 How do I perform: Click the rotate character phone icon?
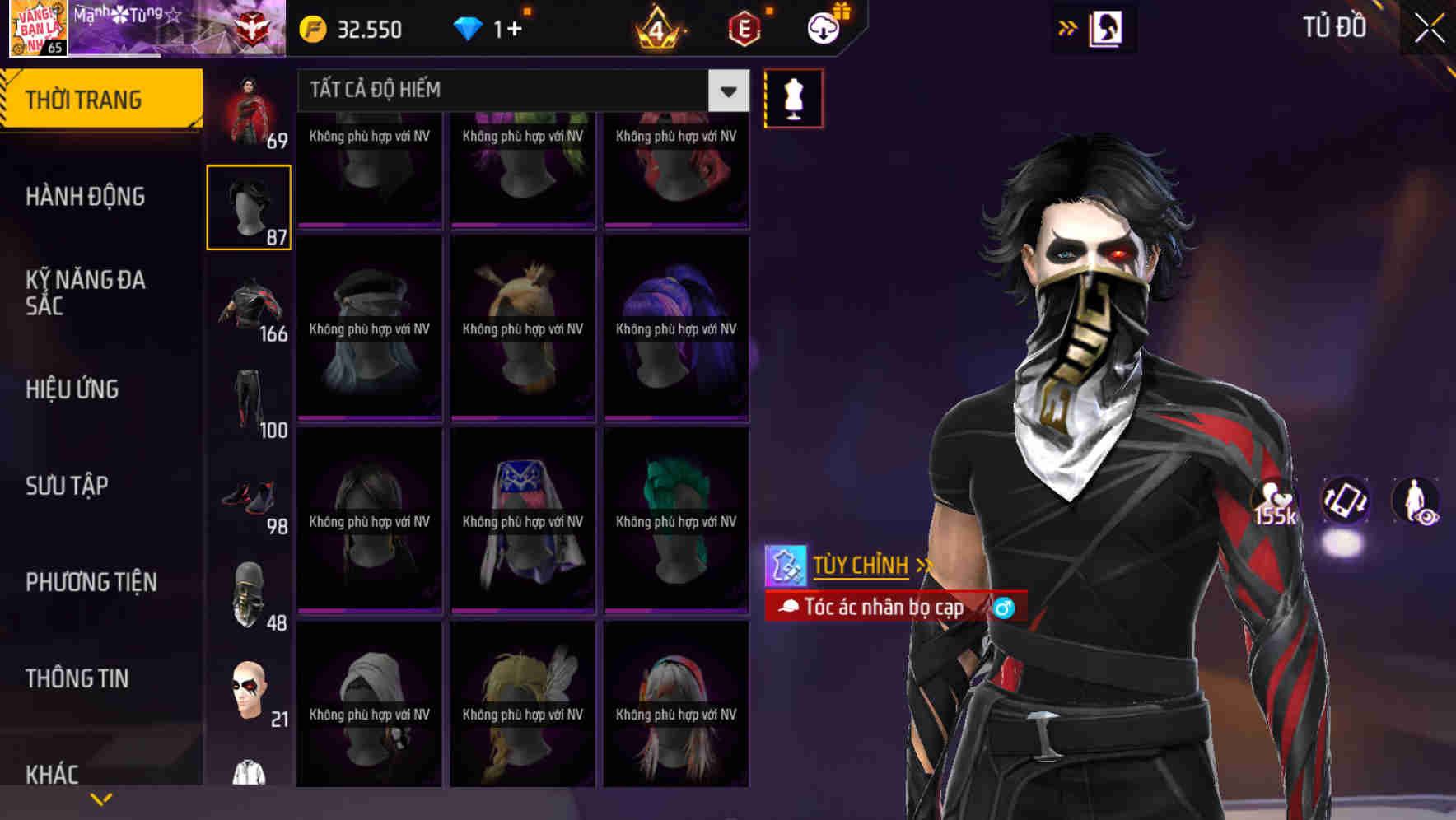coord(1347,502)
